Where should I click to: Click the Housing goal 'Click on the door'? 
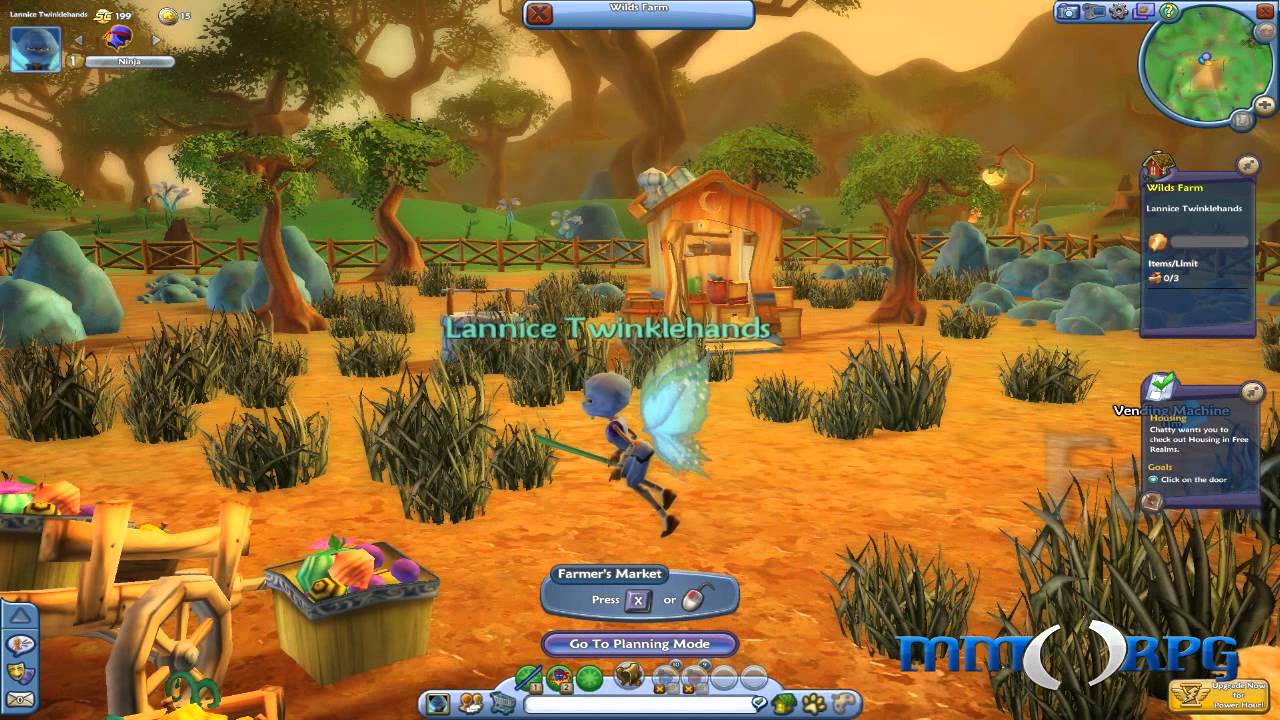click(1195, 477)
